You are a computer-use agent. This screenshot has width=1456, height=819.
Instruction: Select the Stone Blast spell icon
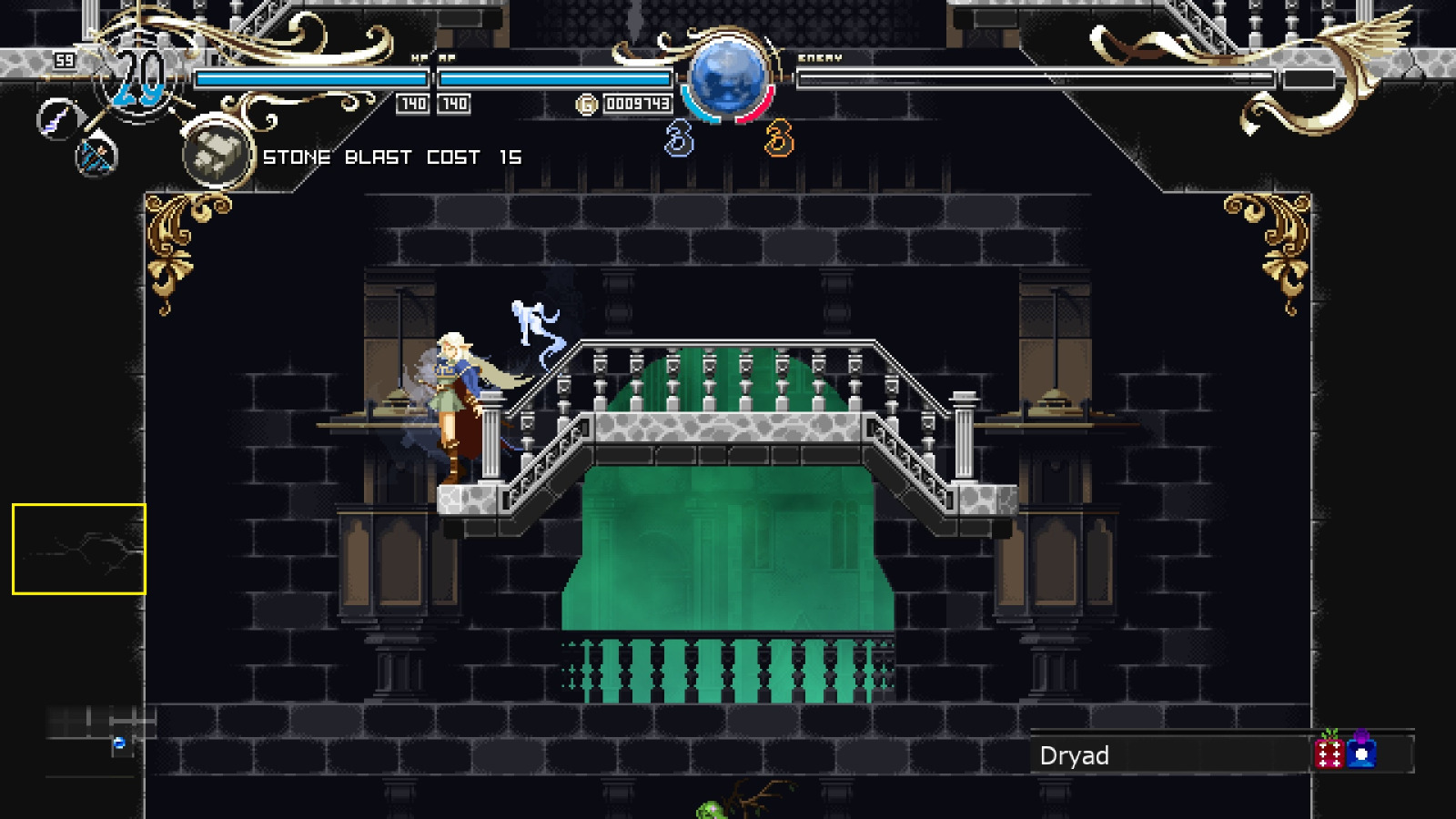(216, 153)
